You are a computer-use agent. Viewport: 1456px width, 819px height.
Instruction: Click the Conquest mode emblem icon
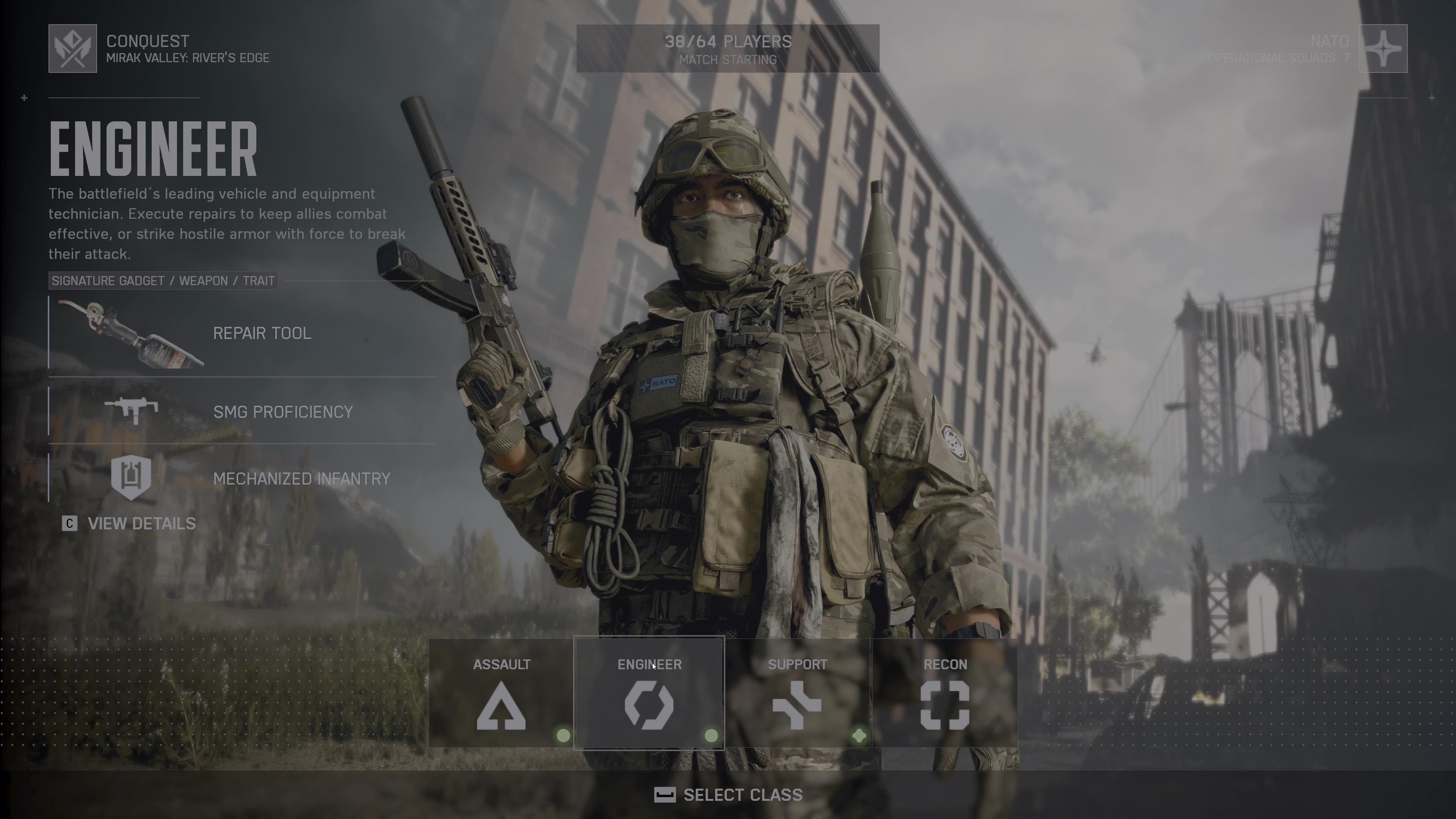pos(72,49)
